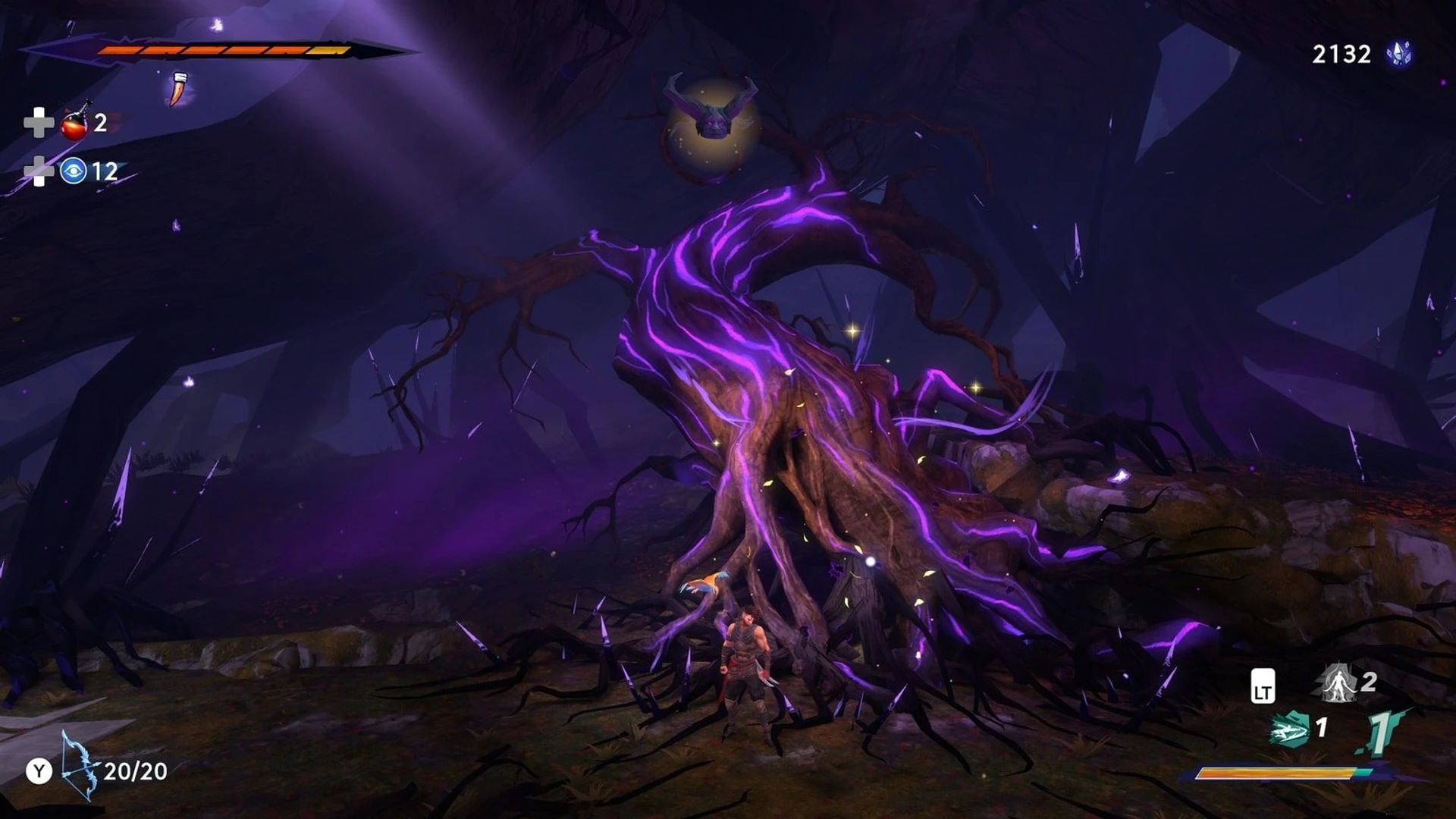
Task: Click the Time Crystals currency icon
Action: [1398, 54]
